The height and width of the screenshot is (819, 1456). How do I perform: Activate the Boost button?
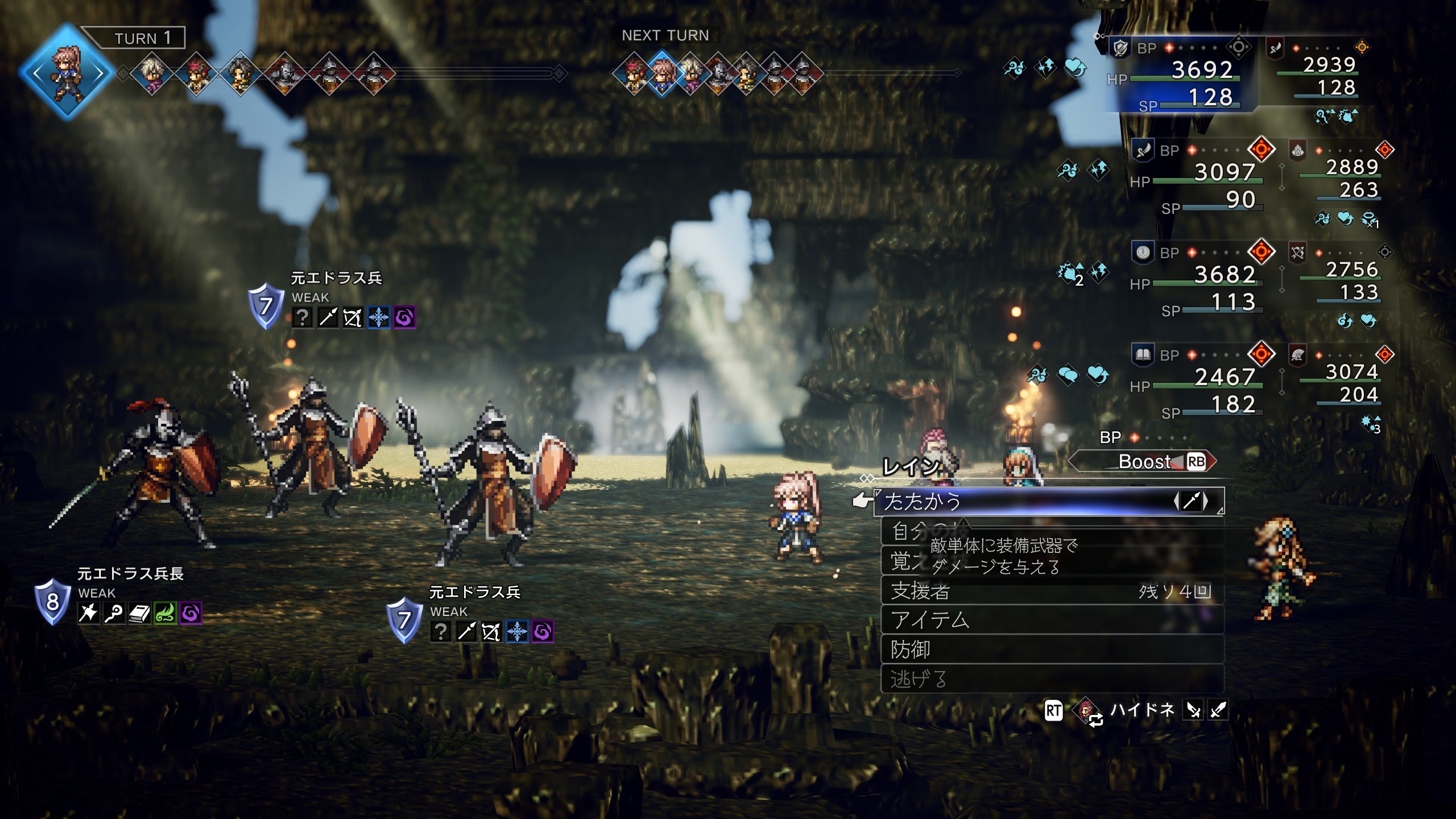1144,462
